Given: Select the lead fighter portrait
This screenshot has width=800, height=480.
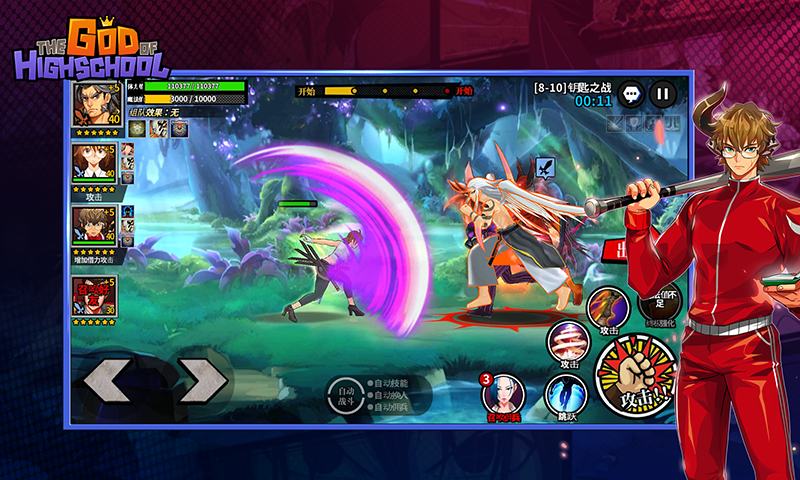Looking at the screenshot, I should (95, 104).
